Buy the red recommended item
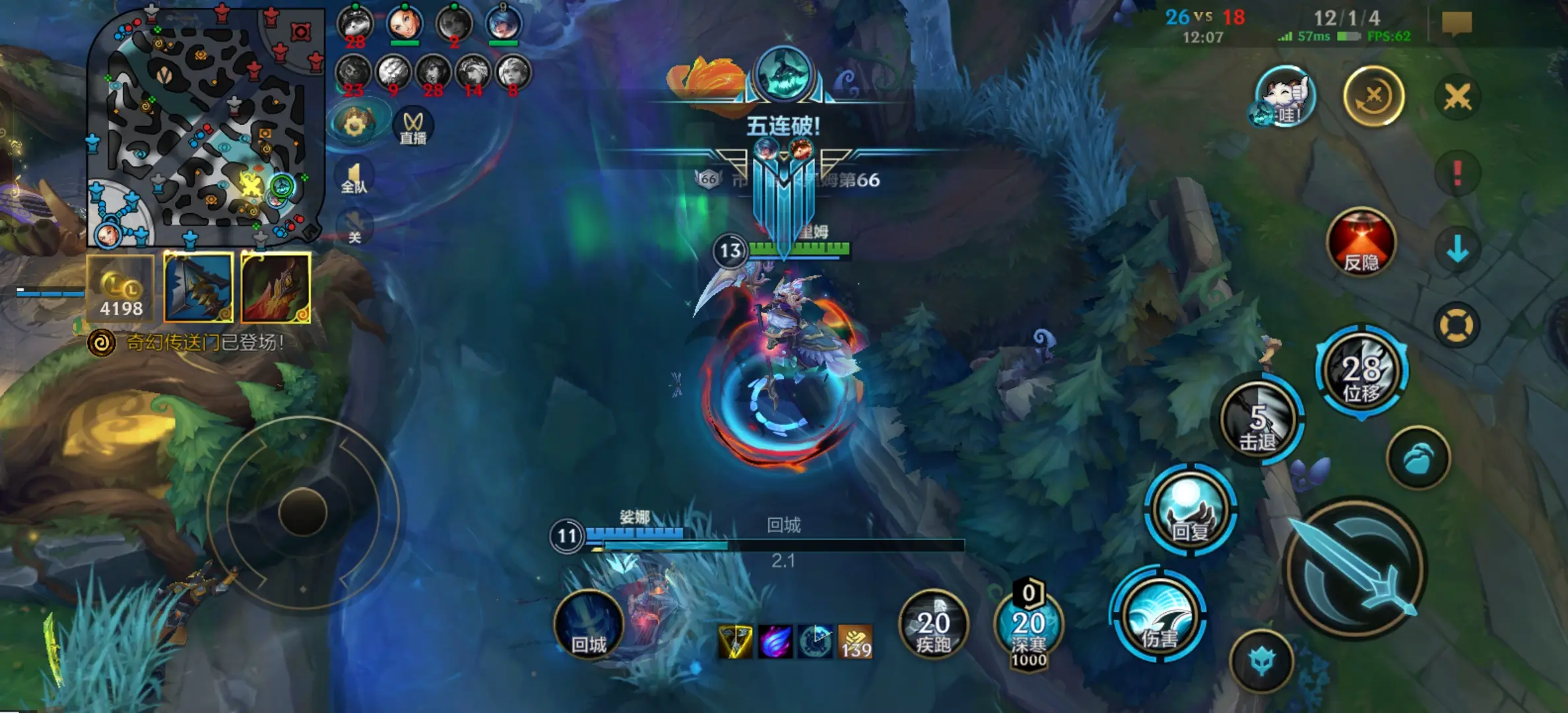The image size is (1568, 713). (276, 288)
